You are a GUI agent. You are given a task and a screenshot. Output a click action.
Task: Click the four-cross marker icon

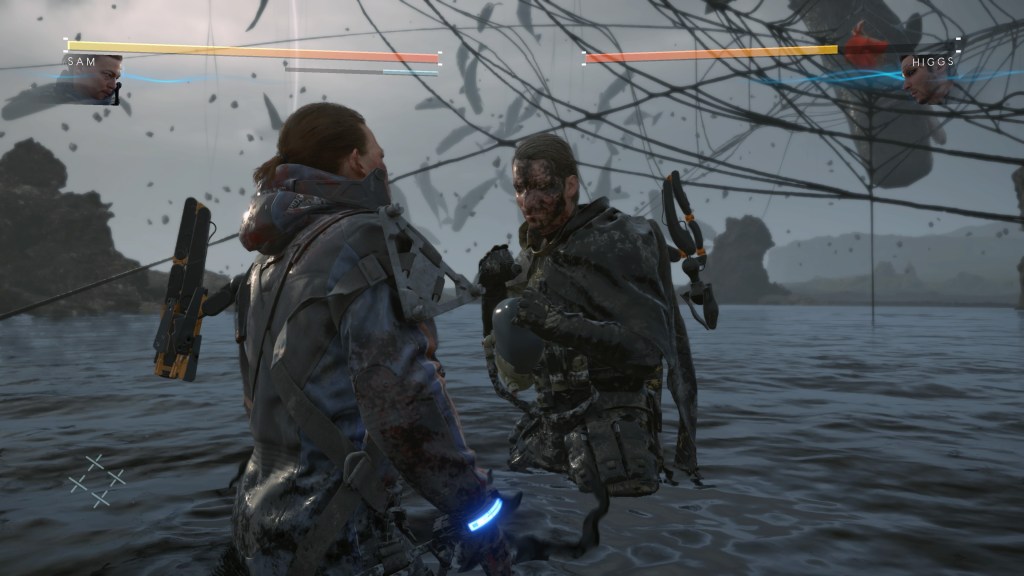(x=97, y=480)
